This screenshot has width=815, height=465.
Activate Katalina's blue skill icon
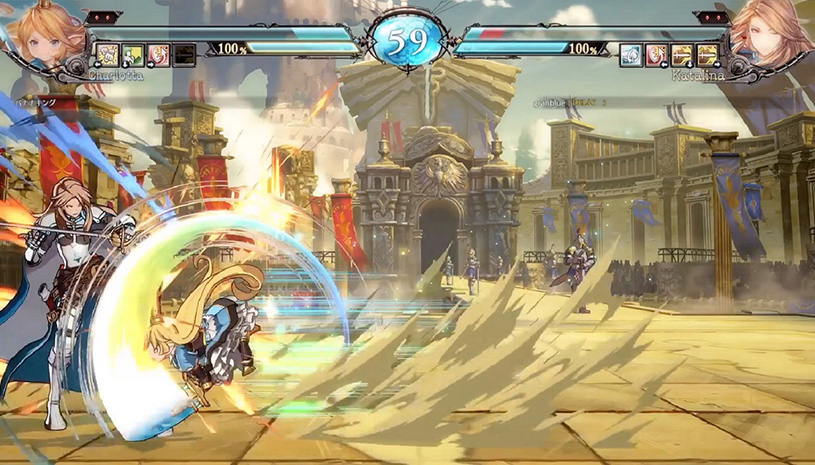631,54
